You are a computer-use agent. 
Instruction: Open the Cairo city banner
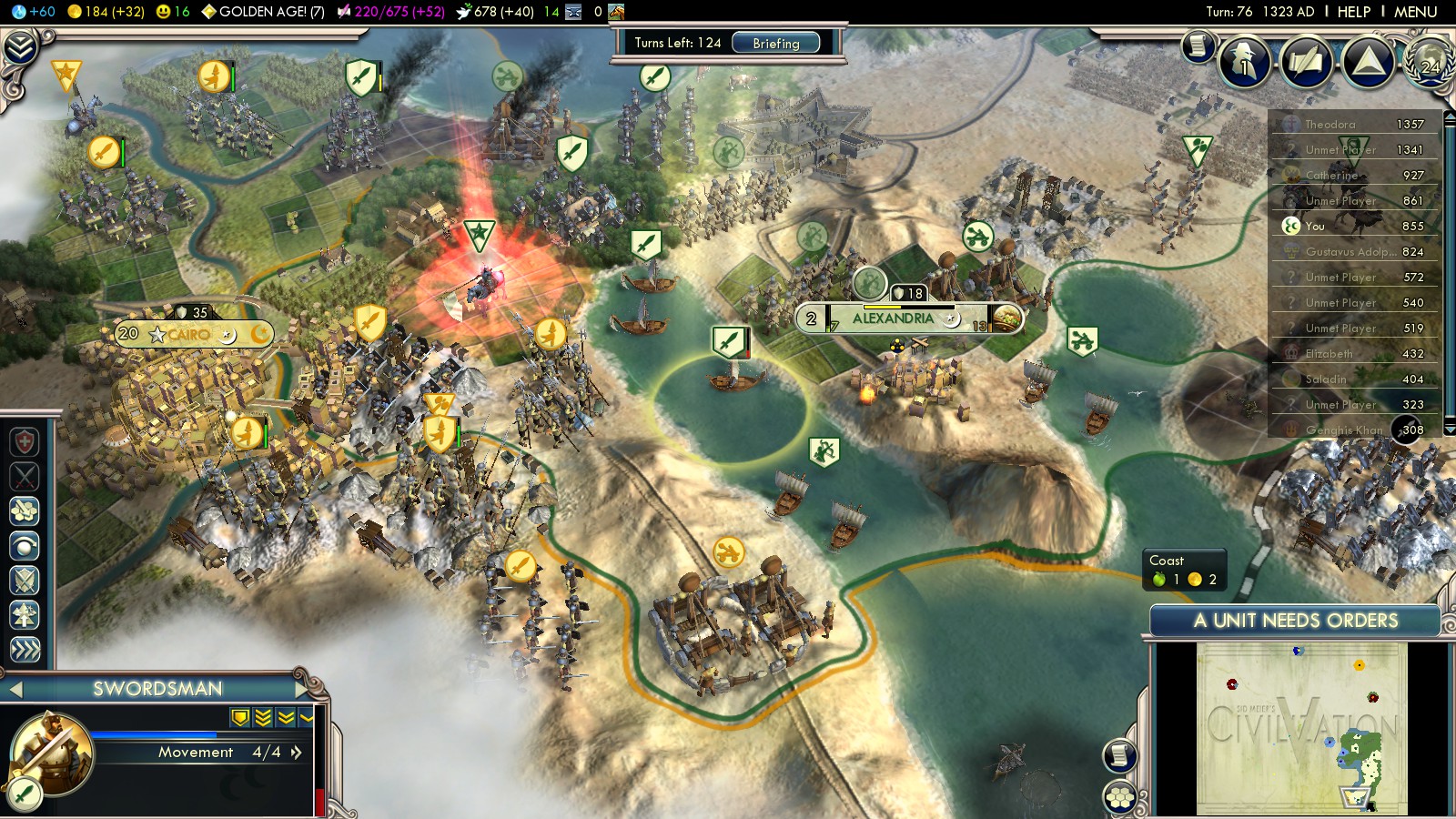pos(189,334)
